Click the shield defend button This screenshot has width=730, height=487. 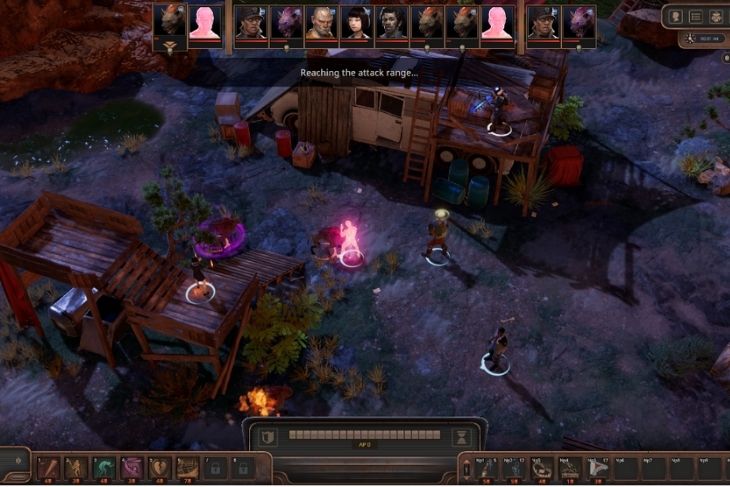pos(266,436)
